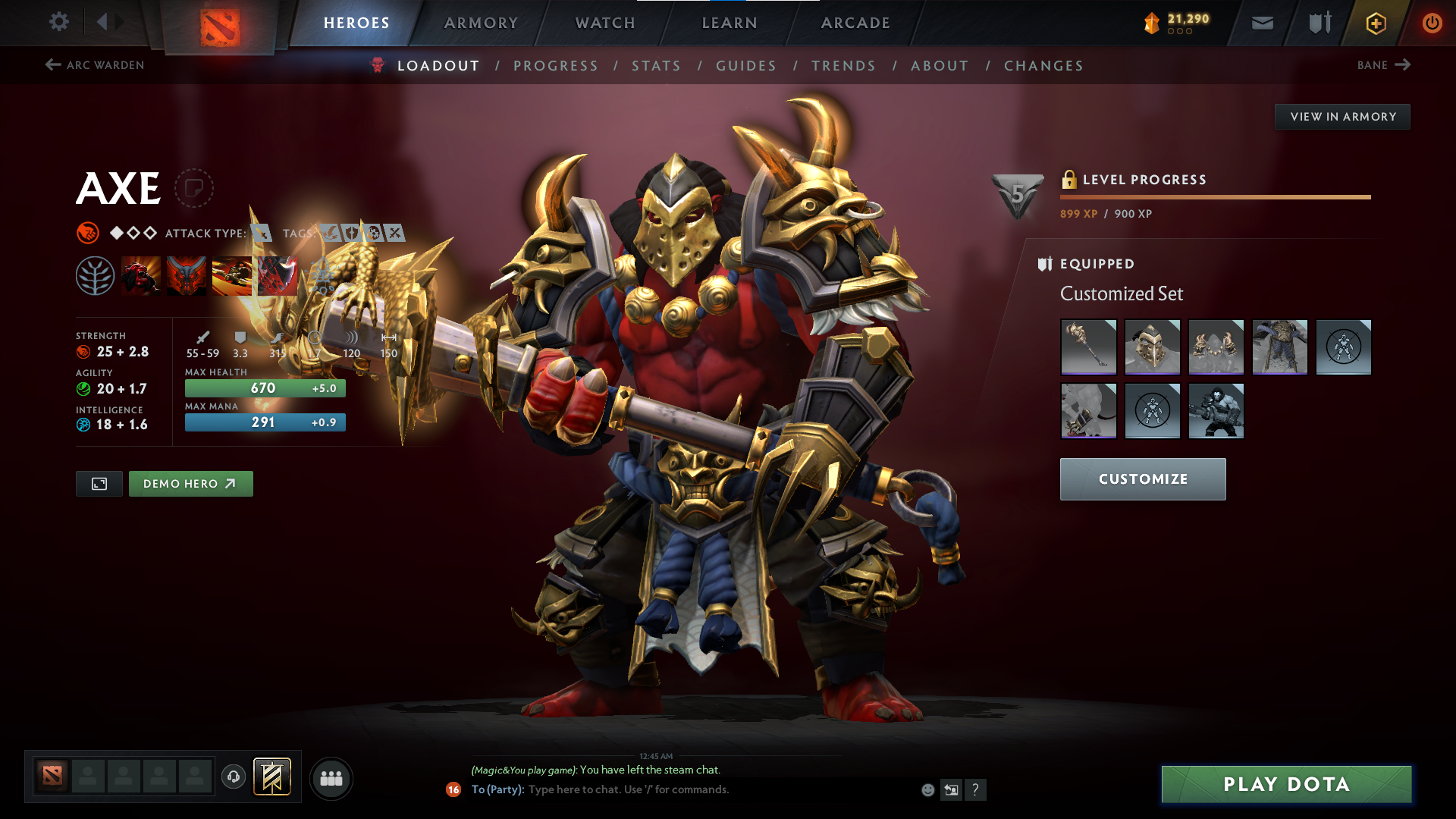Image resolution: width=1456 pixels, height=819 pixels.
Task: Open the settings gear
Action: pos(59,23)
